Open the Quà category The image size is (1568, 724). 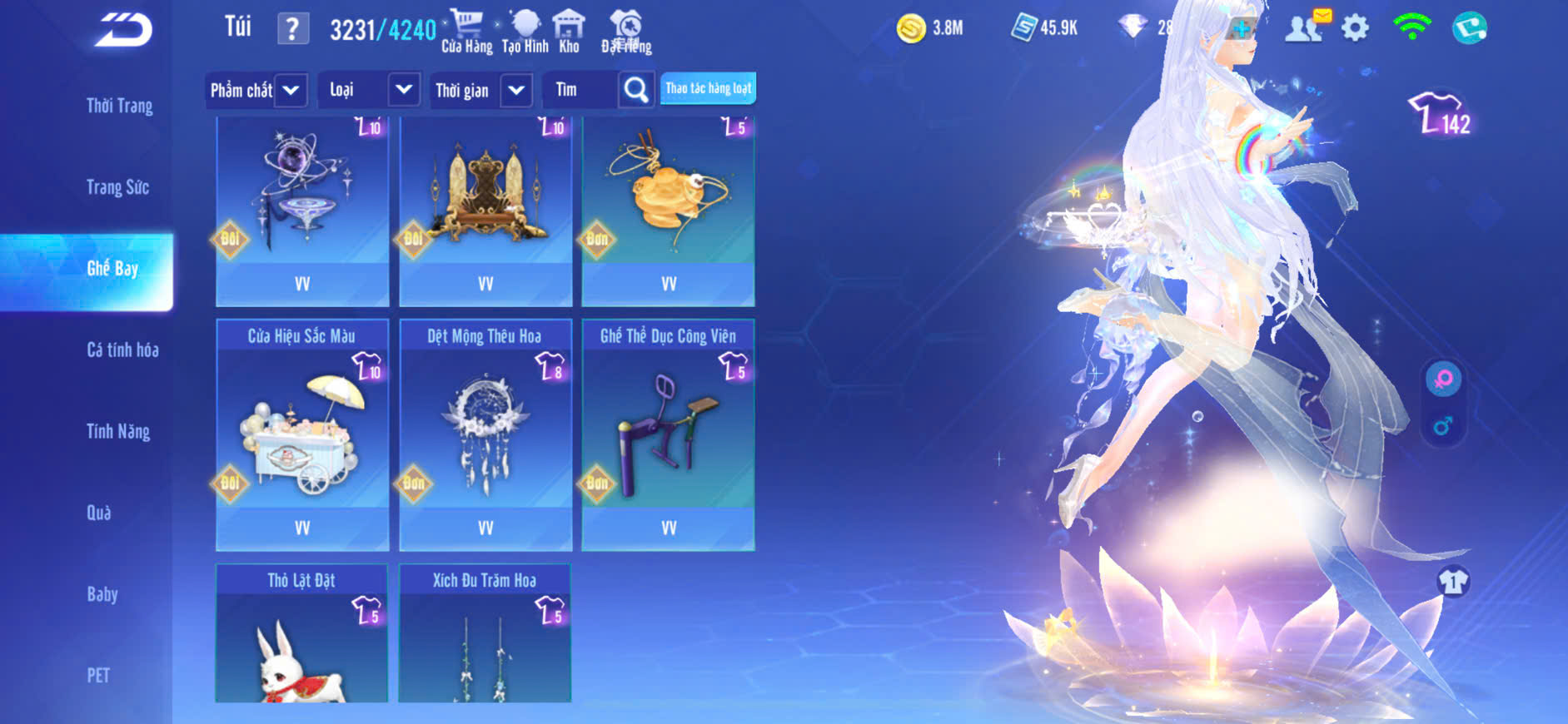(99, 513)
